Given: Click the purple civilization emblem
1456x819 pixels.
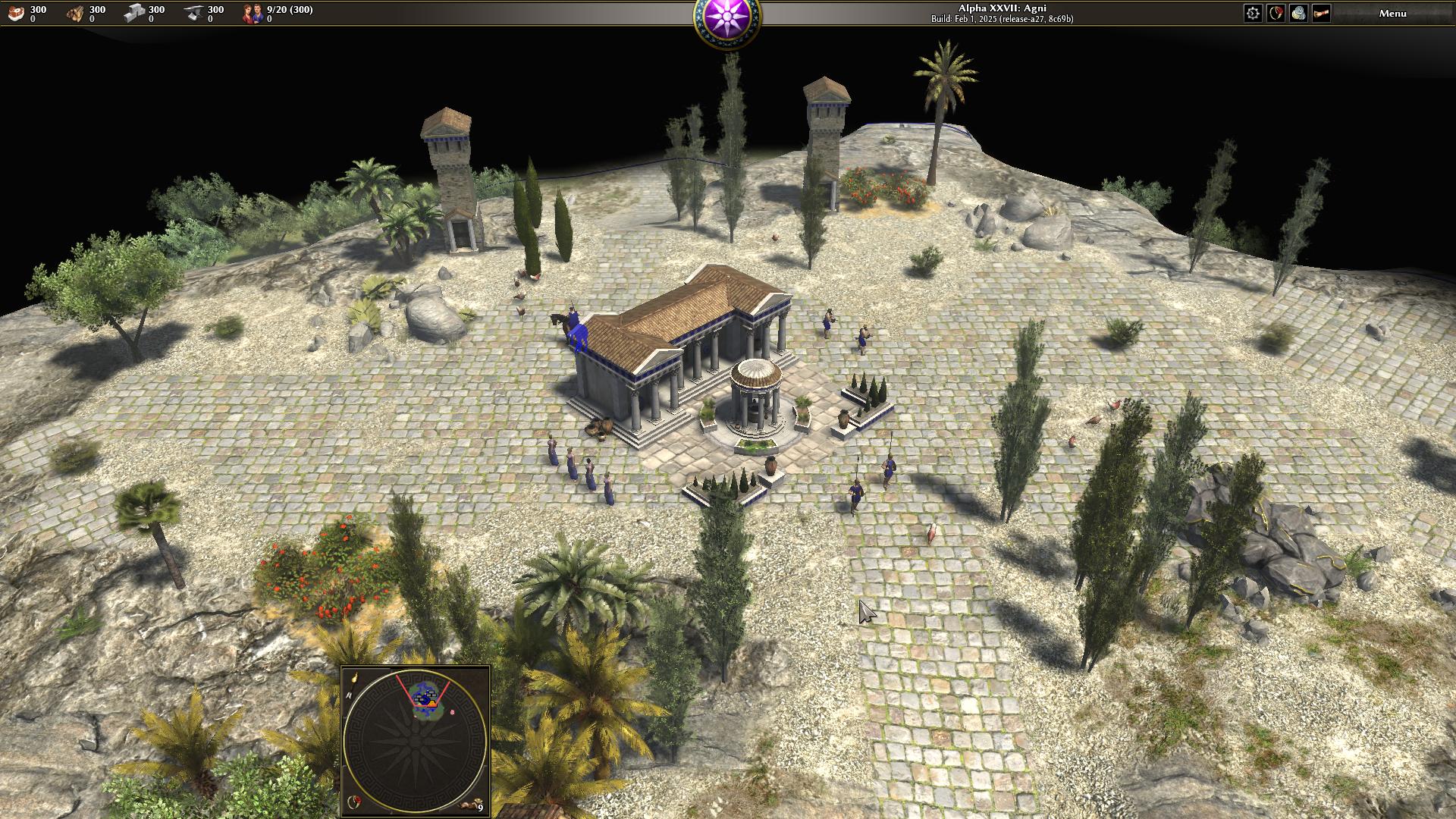Looking at the screenshot, I should coord(727,18).
